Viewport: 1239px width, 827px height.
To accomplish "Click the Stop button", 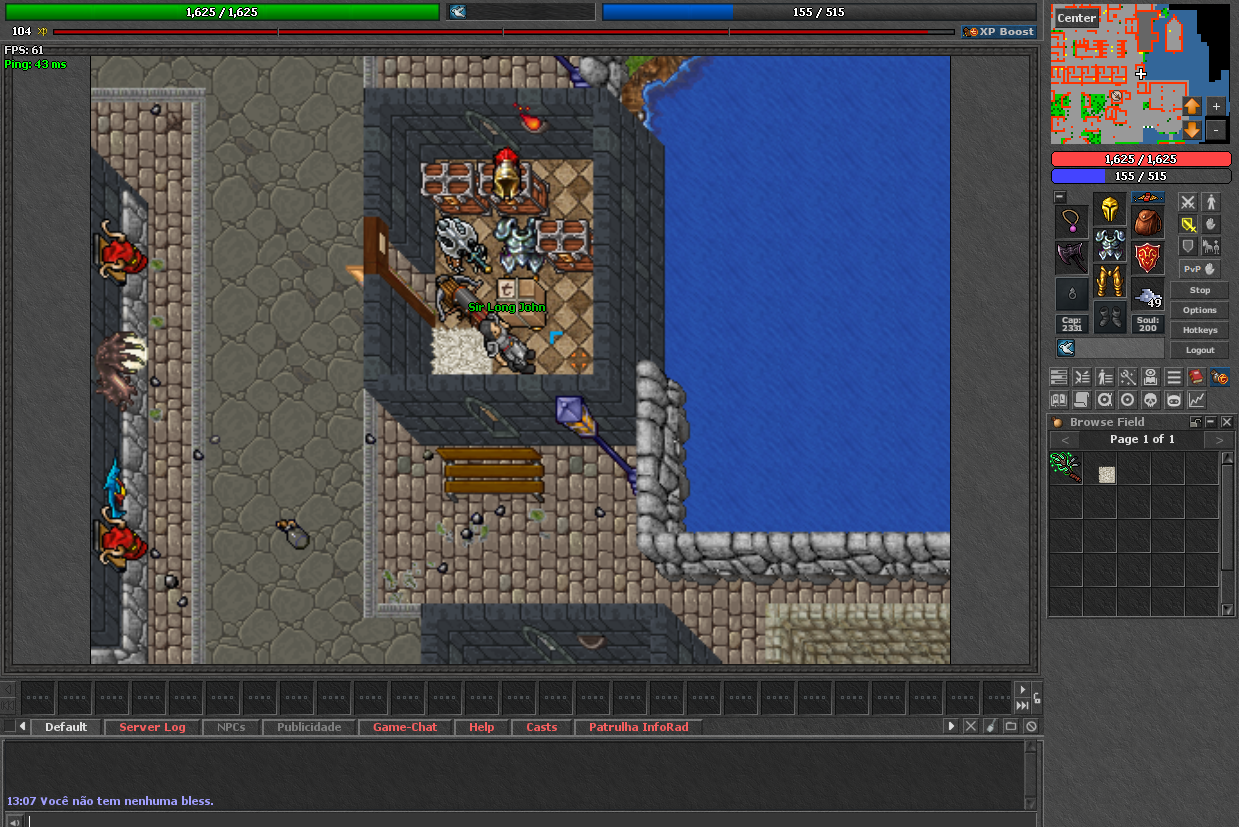I will tap(1199, 290).
